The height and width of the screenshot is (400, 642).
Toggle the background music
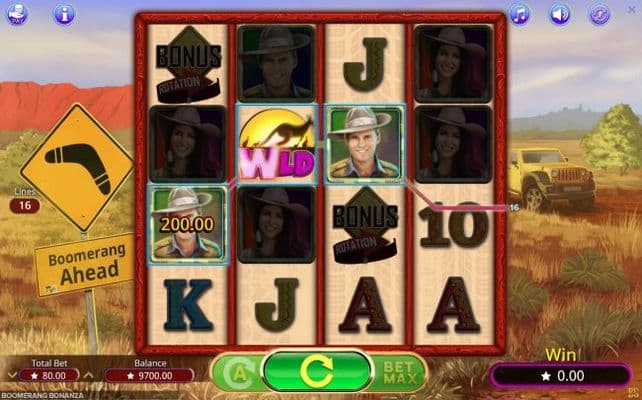519,14
